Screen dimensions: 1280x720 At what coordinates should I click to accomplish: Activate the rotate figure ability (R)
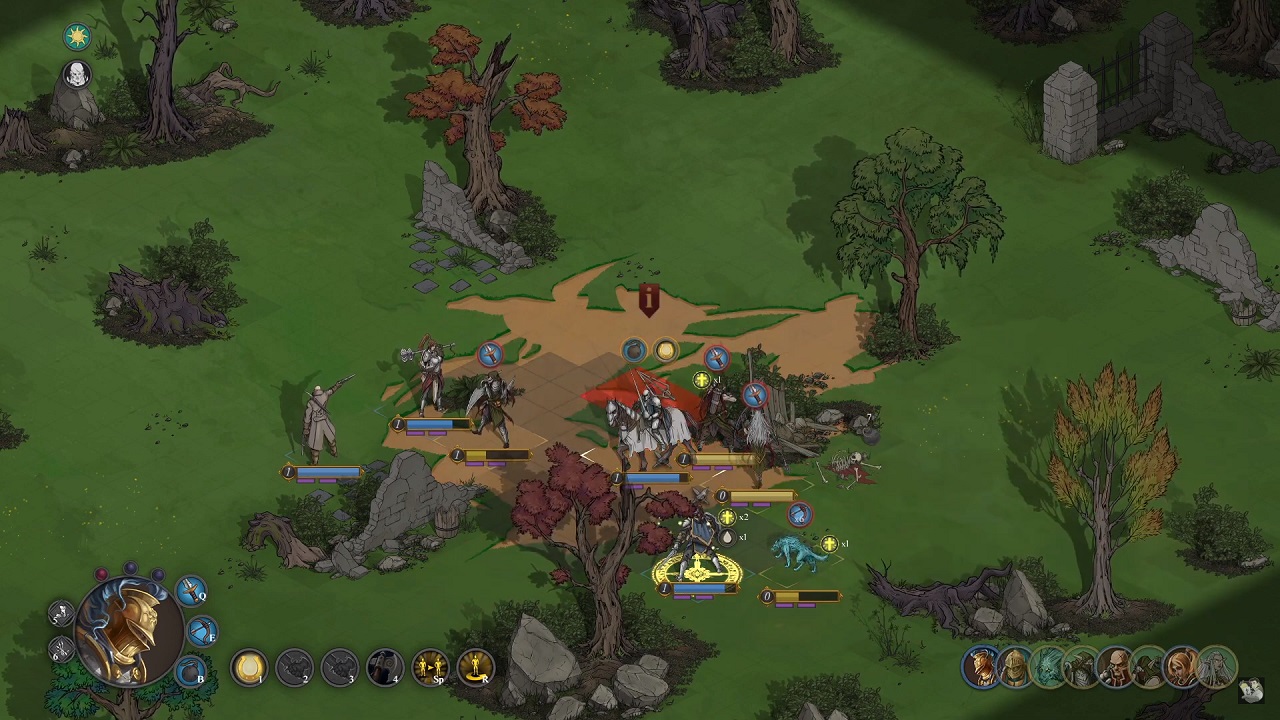[x=475, y=667]
